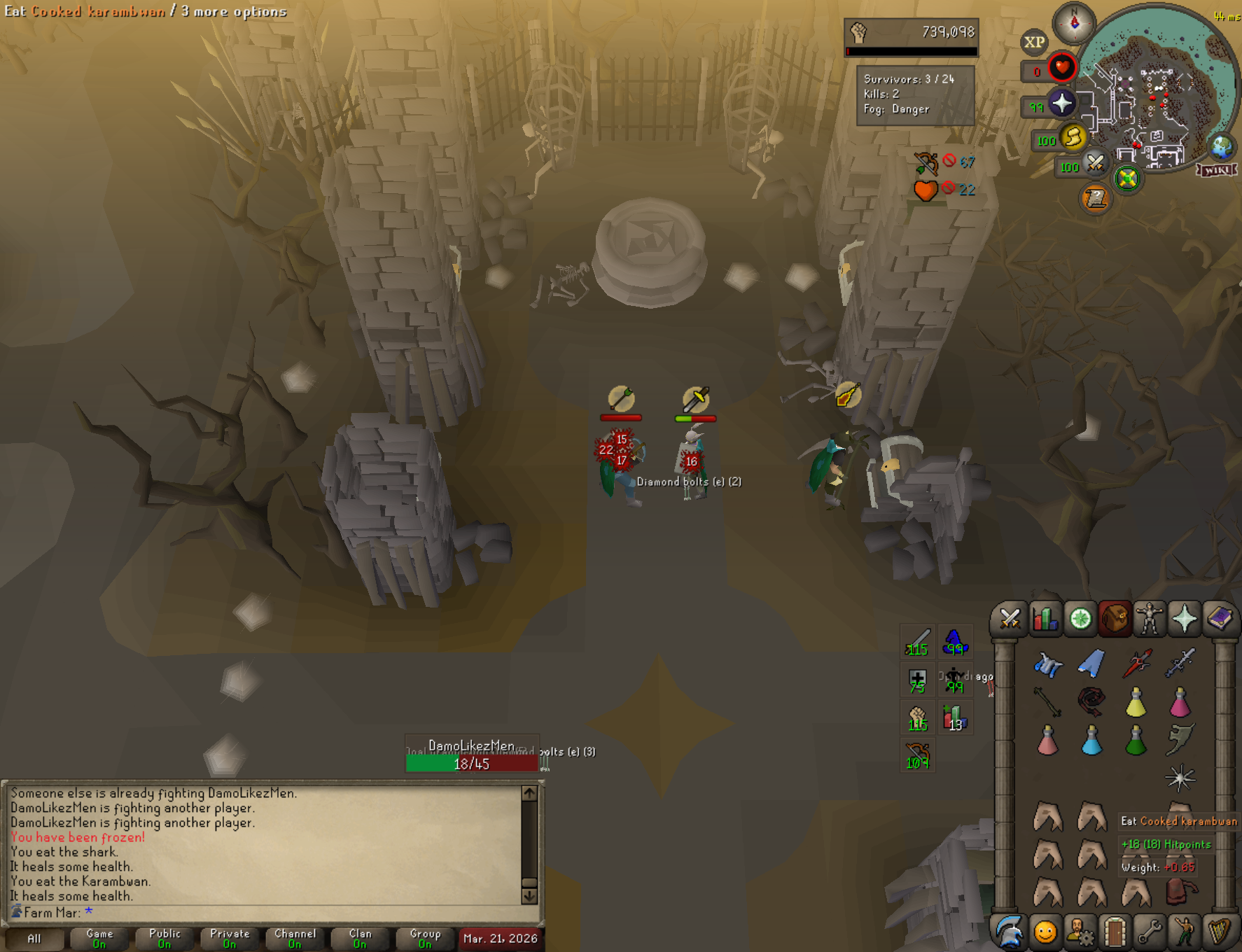1242x952 pixels.
Task: Open the world map globe
Action: [1222, 147]
